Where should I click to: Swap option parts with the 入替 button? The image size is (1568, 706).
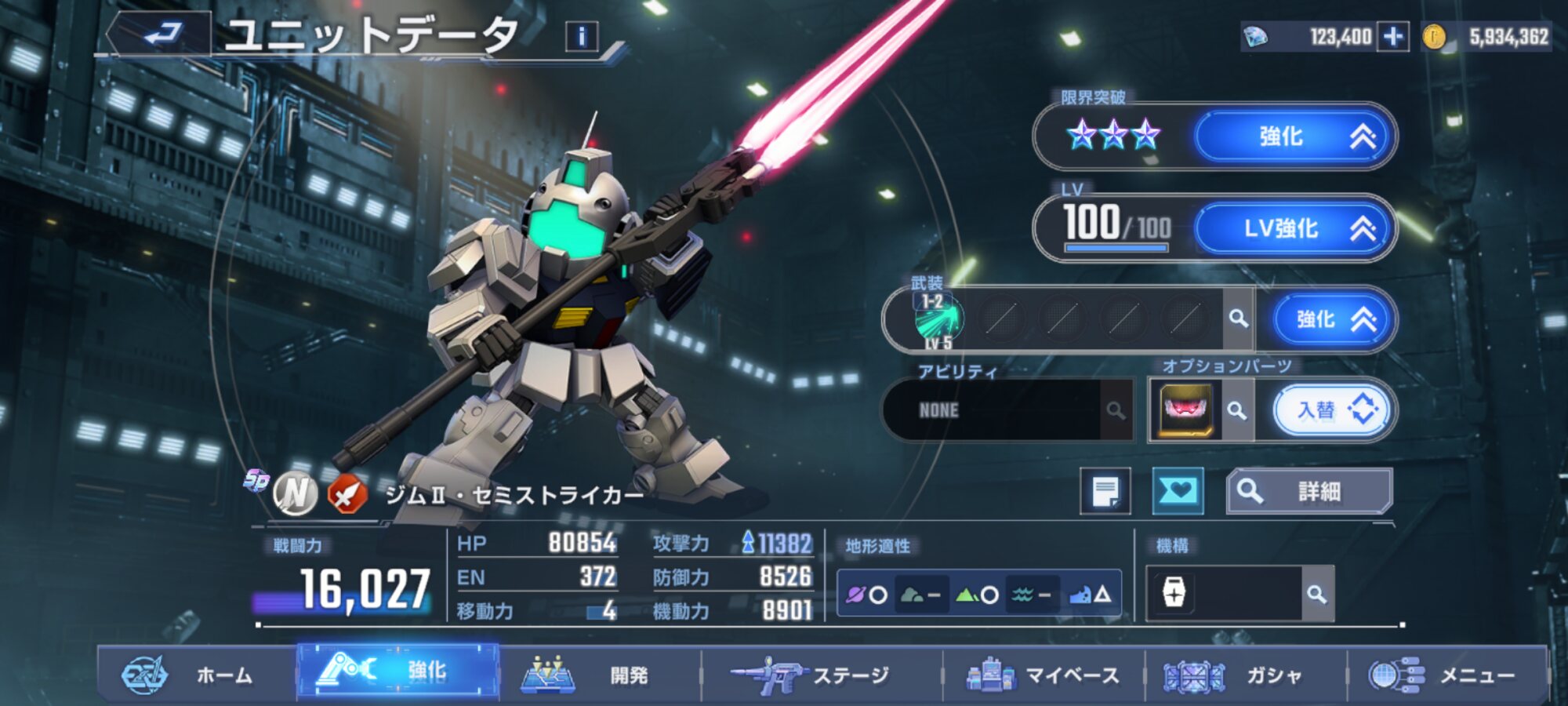(x=1332, y=410)
